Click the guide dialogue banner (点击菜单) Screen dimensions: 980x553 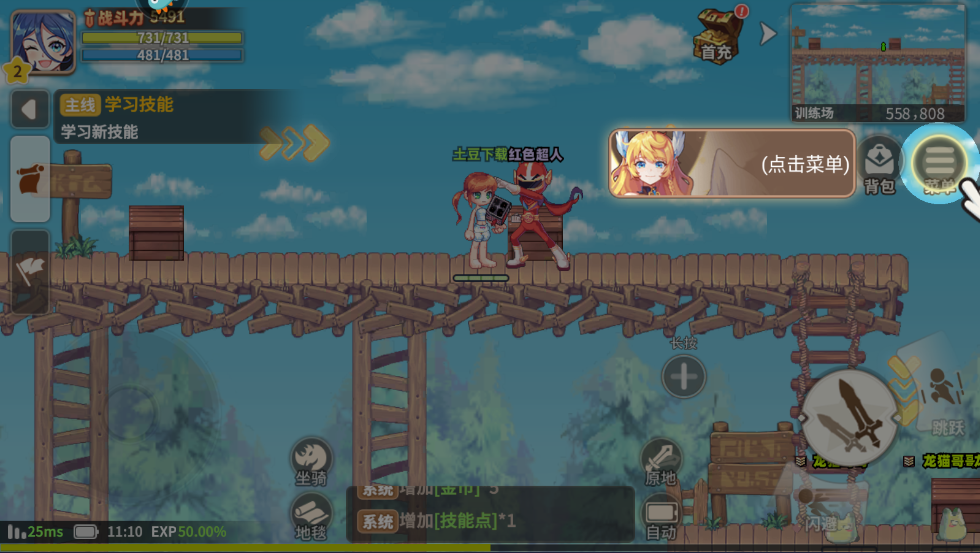tap(732, 162)
